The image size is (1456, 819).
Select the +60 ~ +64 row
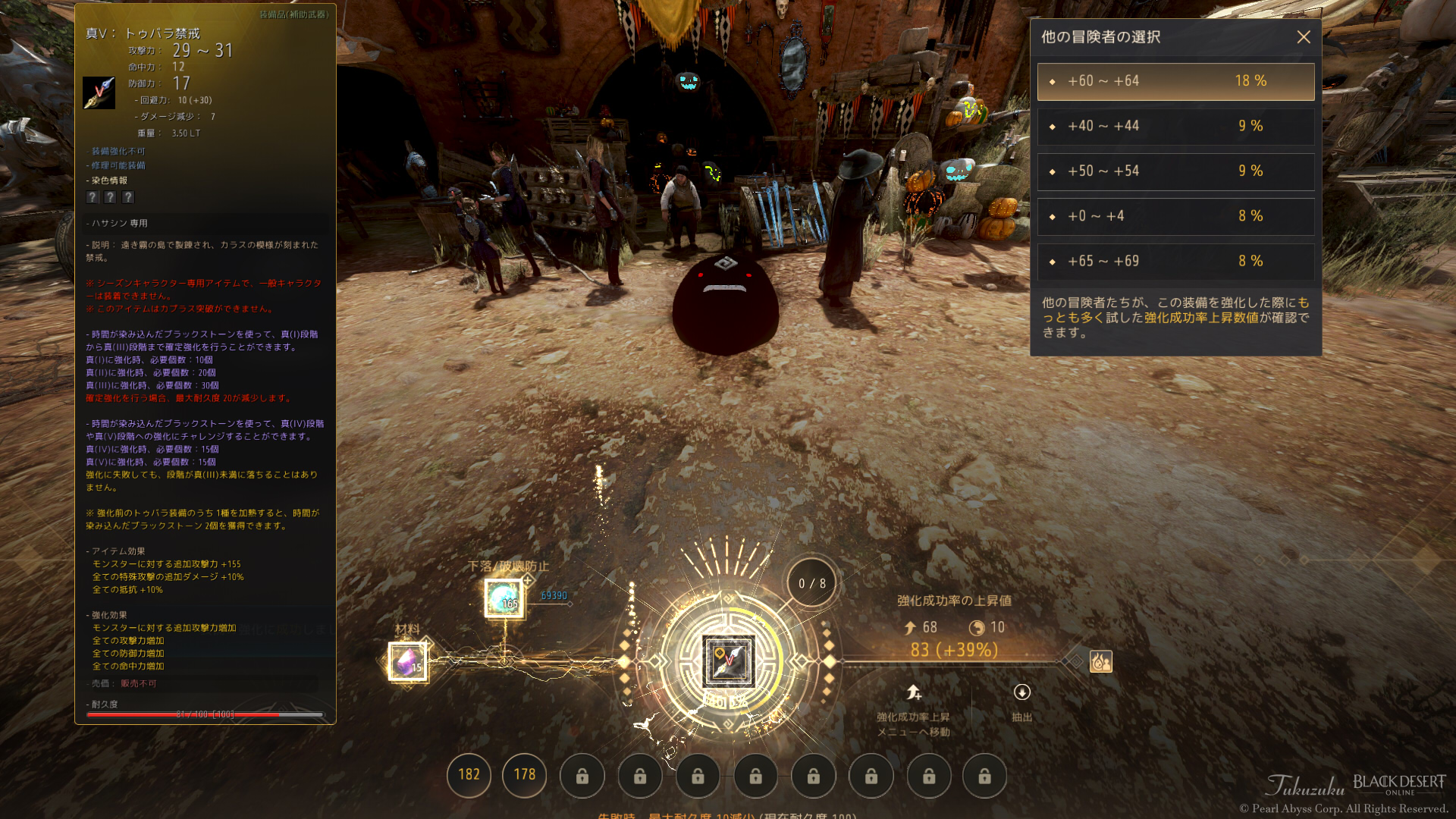pyautogui.click(x=1175, y=81)
